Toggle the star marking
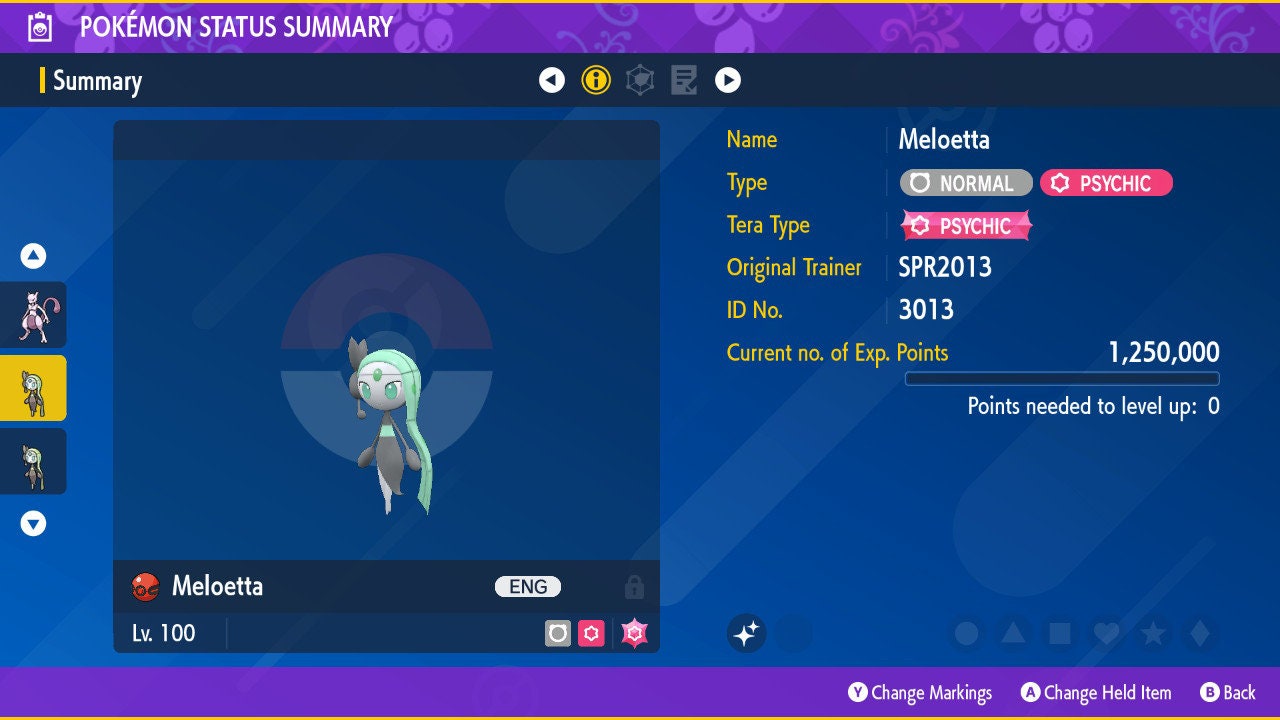This screenshot has width=1280, height=720. point(1153,633)
